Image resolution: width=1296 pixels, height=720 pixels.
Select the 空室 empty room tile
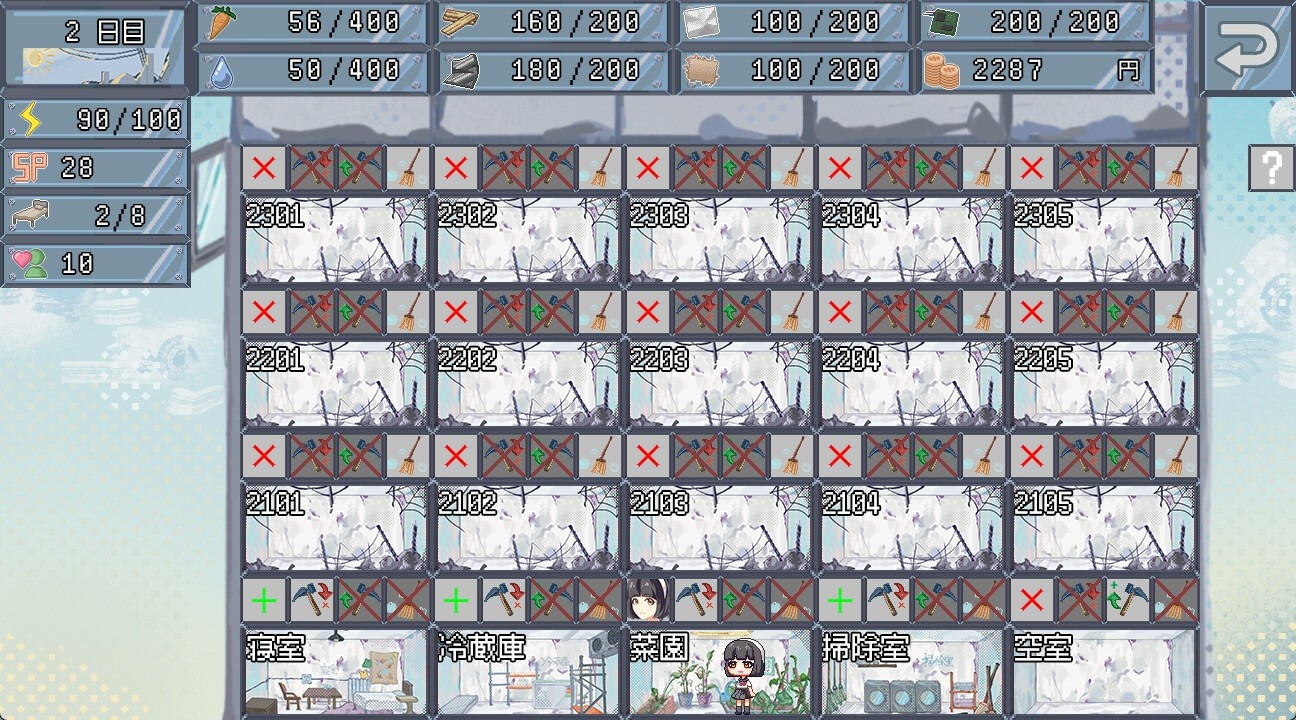(1104, 670)
